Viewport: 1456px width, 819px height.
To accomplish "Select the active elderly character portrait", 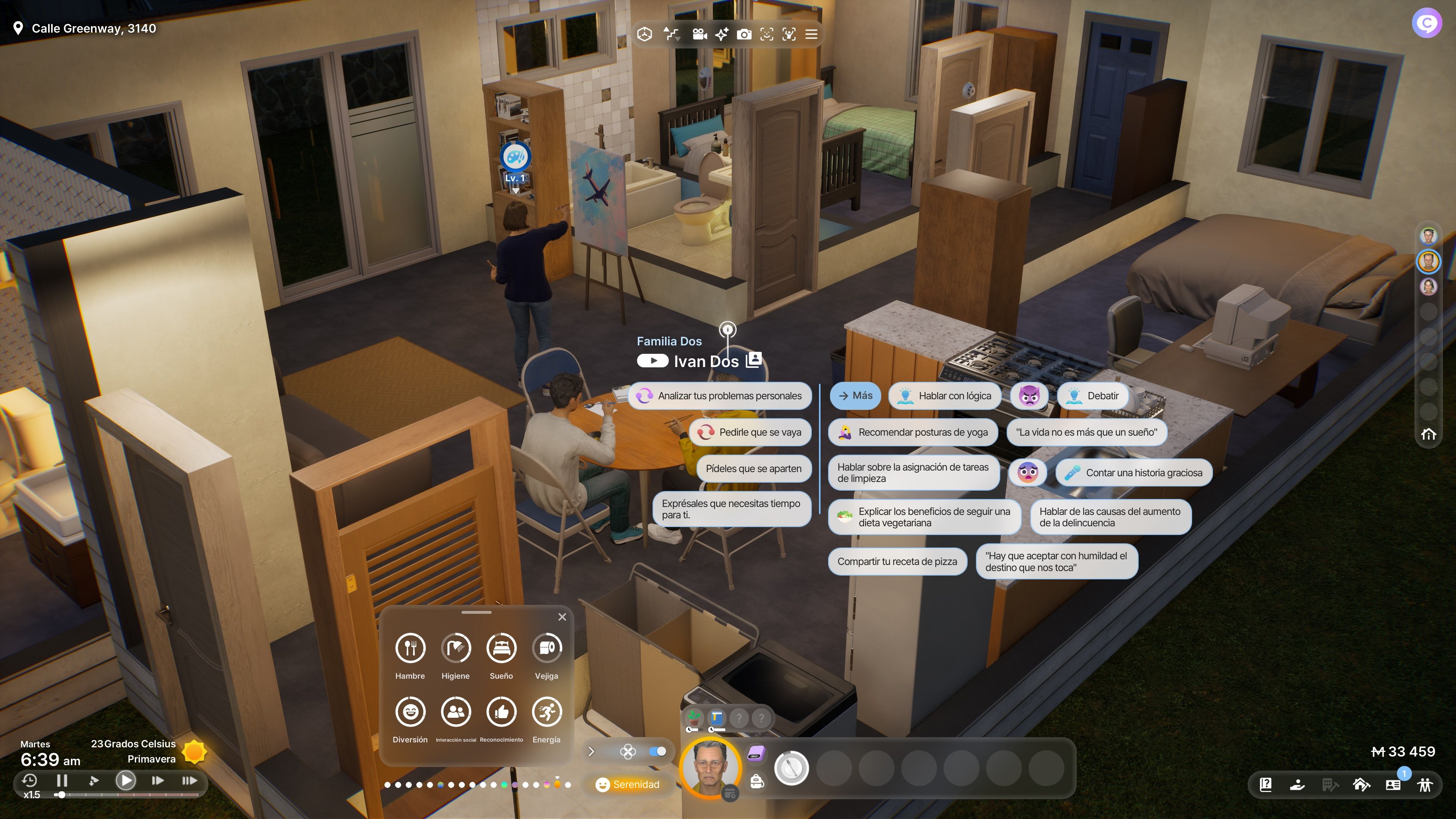I will coord(710,767).
